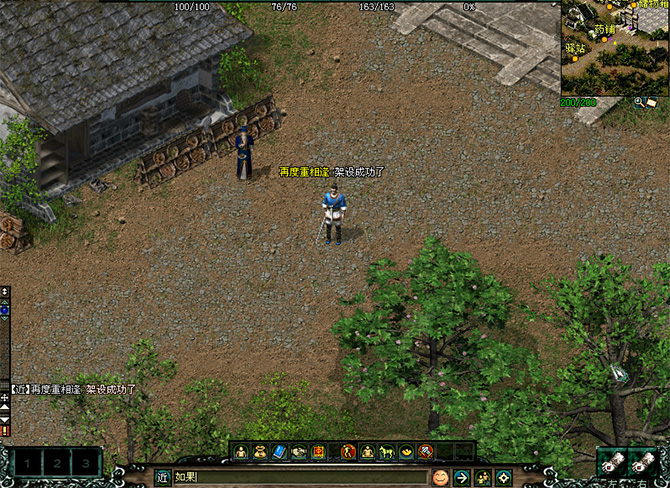The width and height of the screenshot is (670, 488).
Task: Select quick slot number 3
Action: tap(87, 464)
